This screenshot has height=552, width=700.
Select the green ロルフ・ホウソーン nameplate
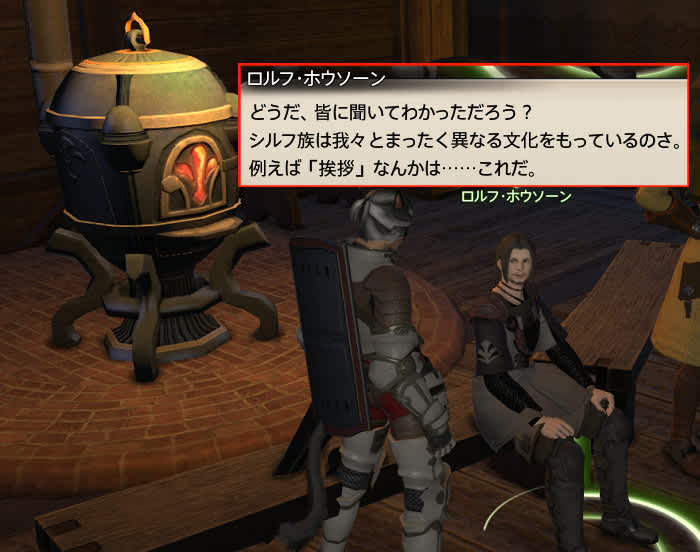[x=515, y=197]
